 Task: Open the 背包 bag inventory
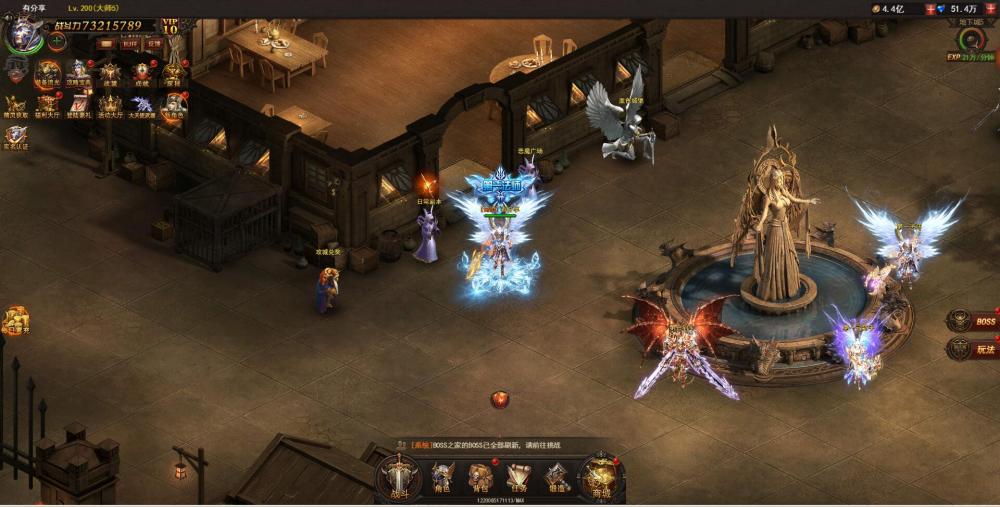[481, 477]
